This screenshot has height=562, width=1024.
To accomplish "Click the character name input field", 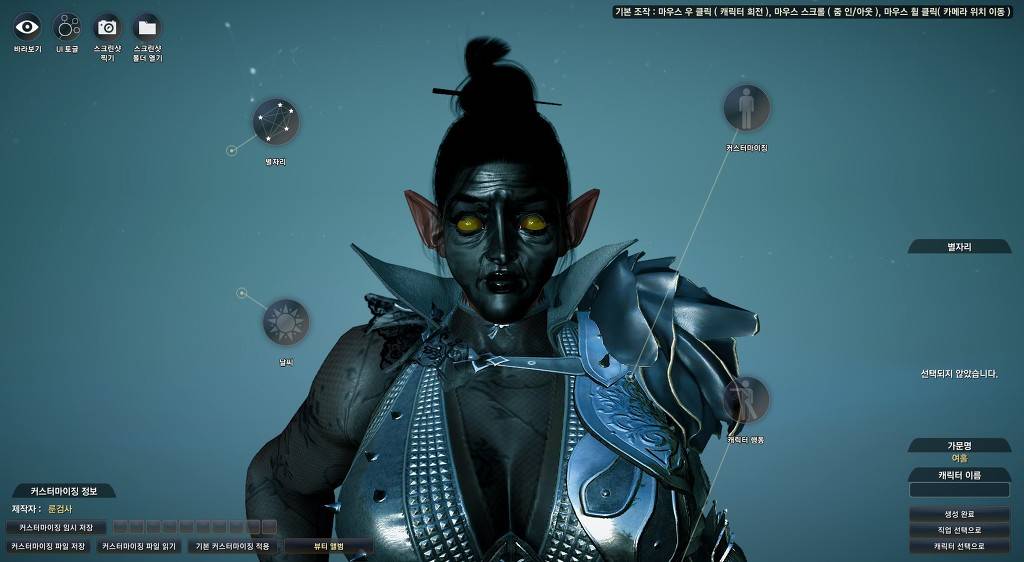I will coord(959,490).
